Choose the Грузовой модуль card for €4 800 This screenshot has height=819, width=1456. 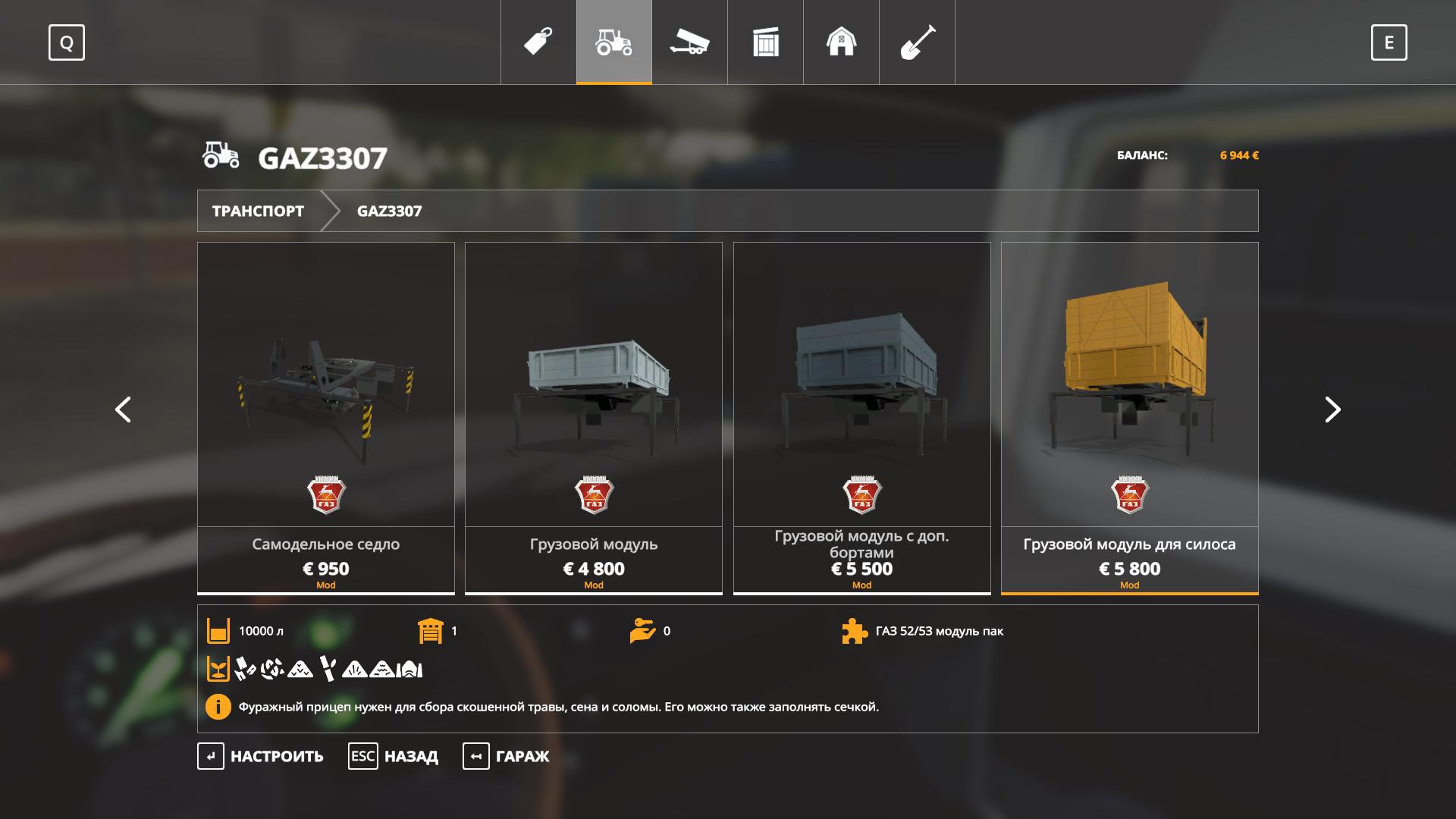(594, 417)
